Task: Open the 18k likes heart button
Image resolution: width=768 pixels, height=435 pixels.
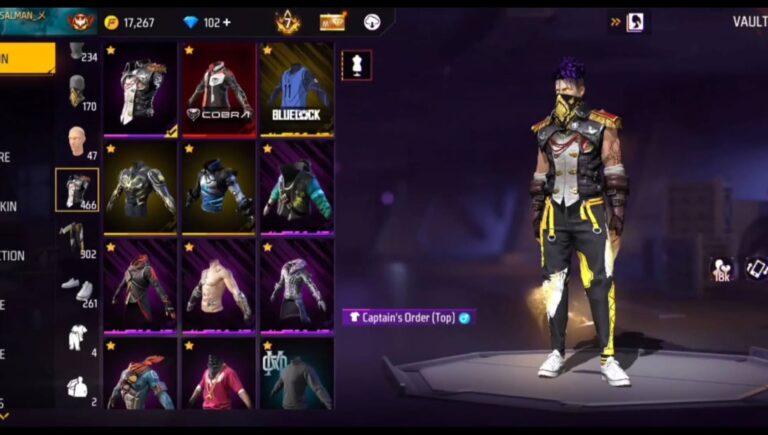Action: (722, 268)
